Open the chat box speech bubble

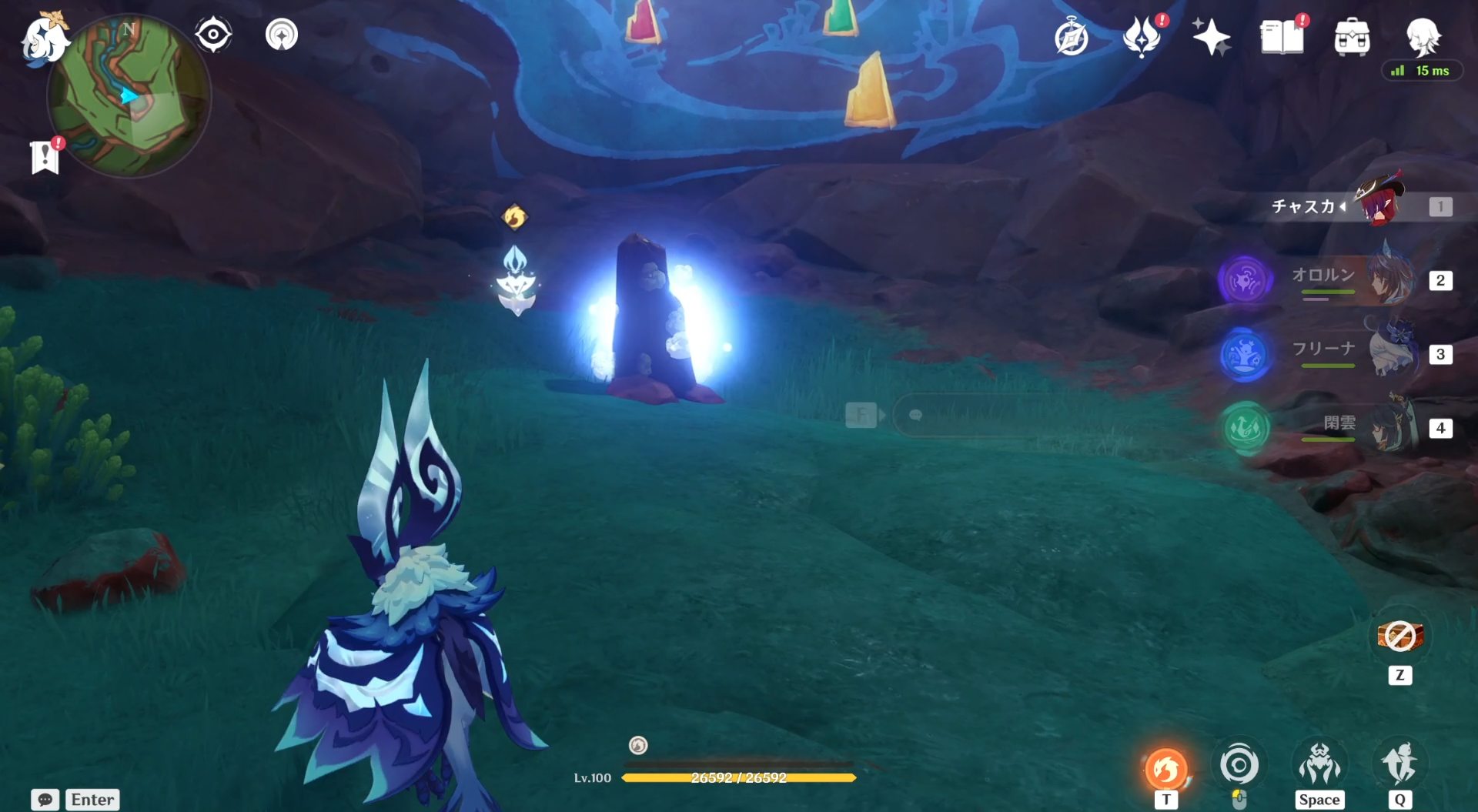pyautogui.click(x=45, y=800)
